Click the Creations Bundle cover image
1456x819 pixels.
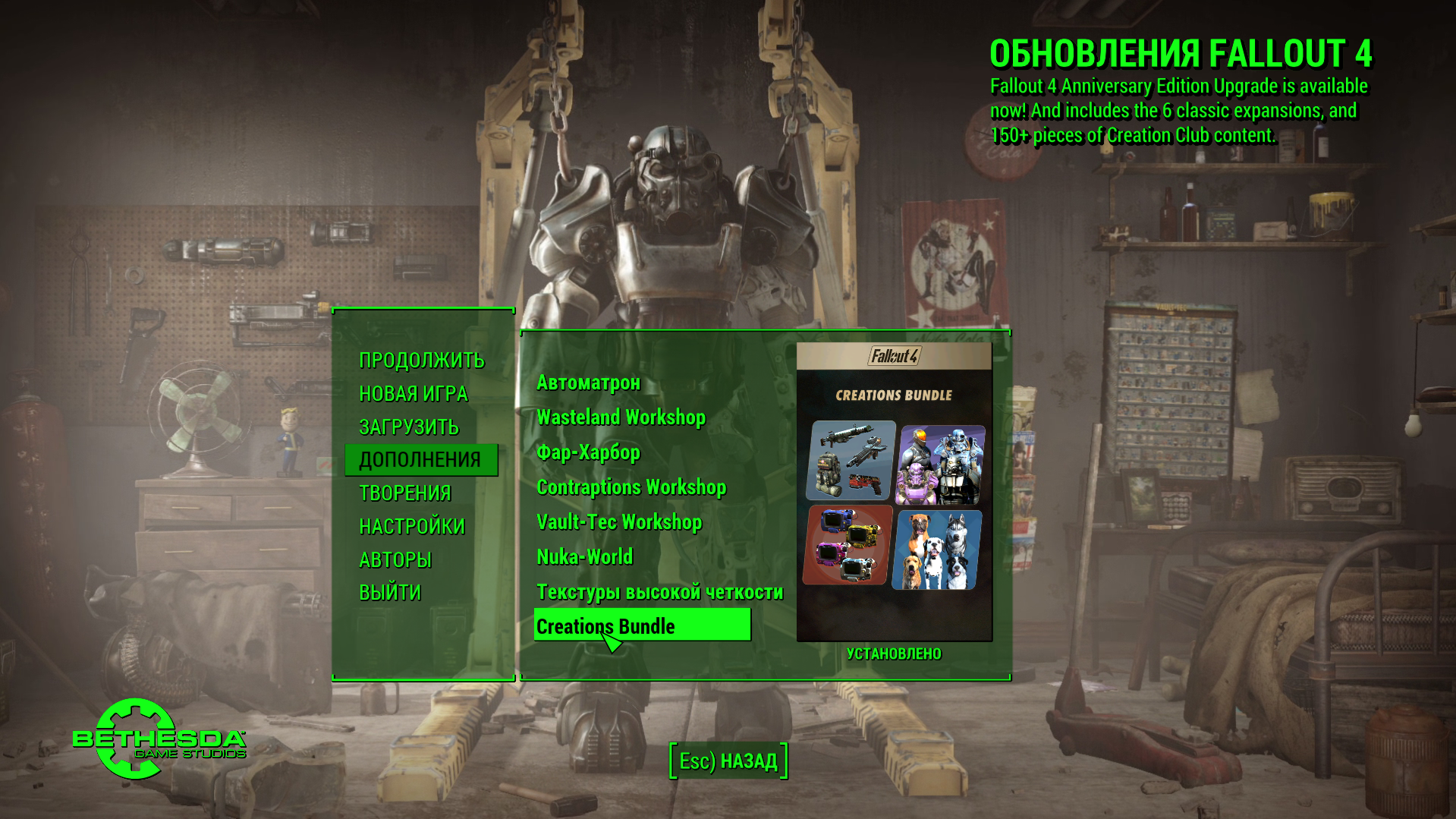tap(894, 492)
